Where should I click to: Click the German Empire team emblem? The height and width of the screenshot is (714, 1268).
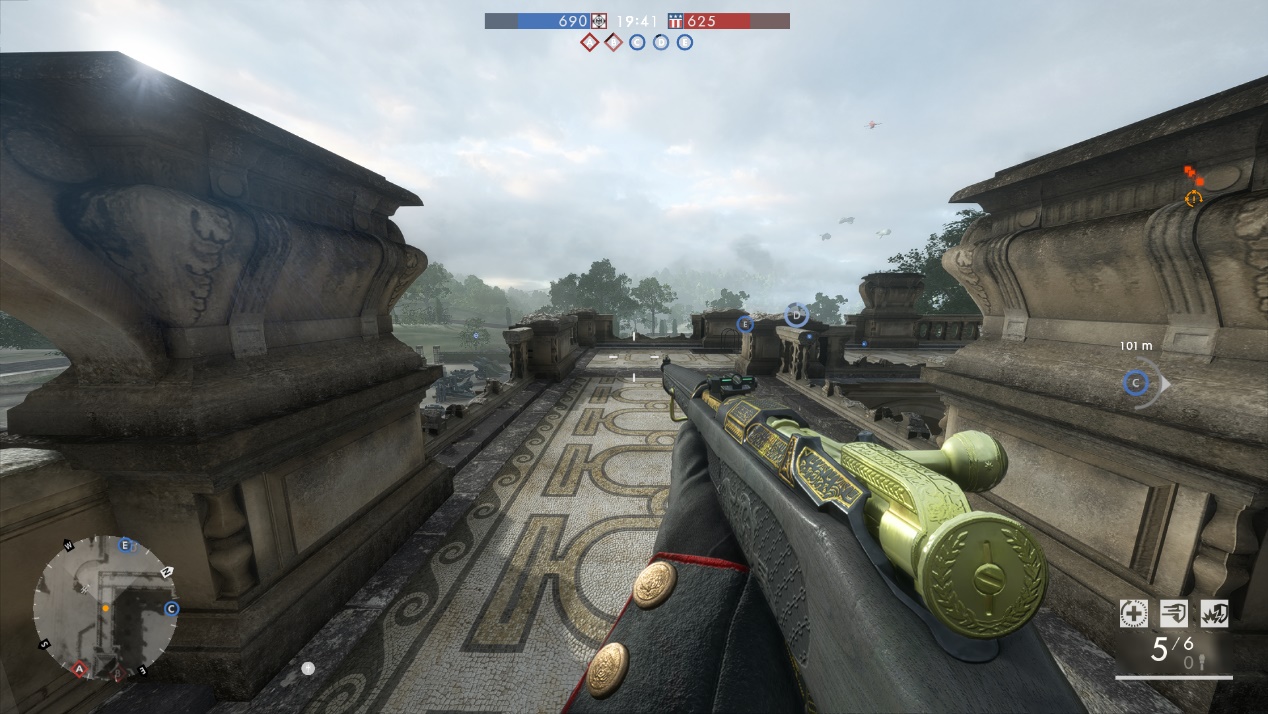click(x=599, y=21)
